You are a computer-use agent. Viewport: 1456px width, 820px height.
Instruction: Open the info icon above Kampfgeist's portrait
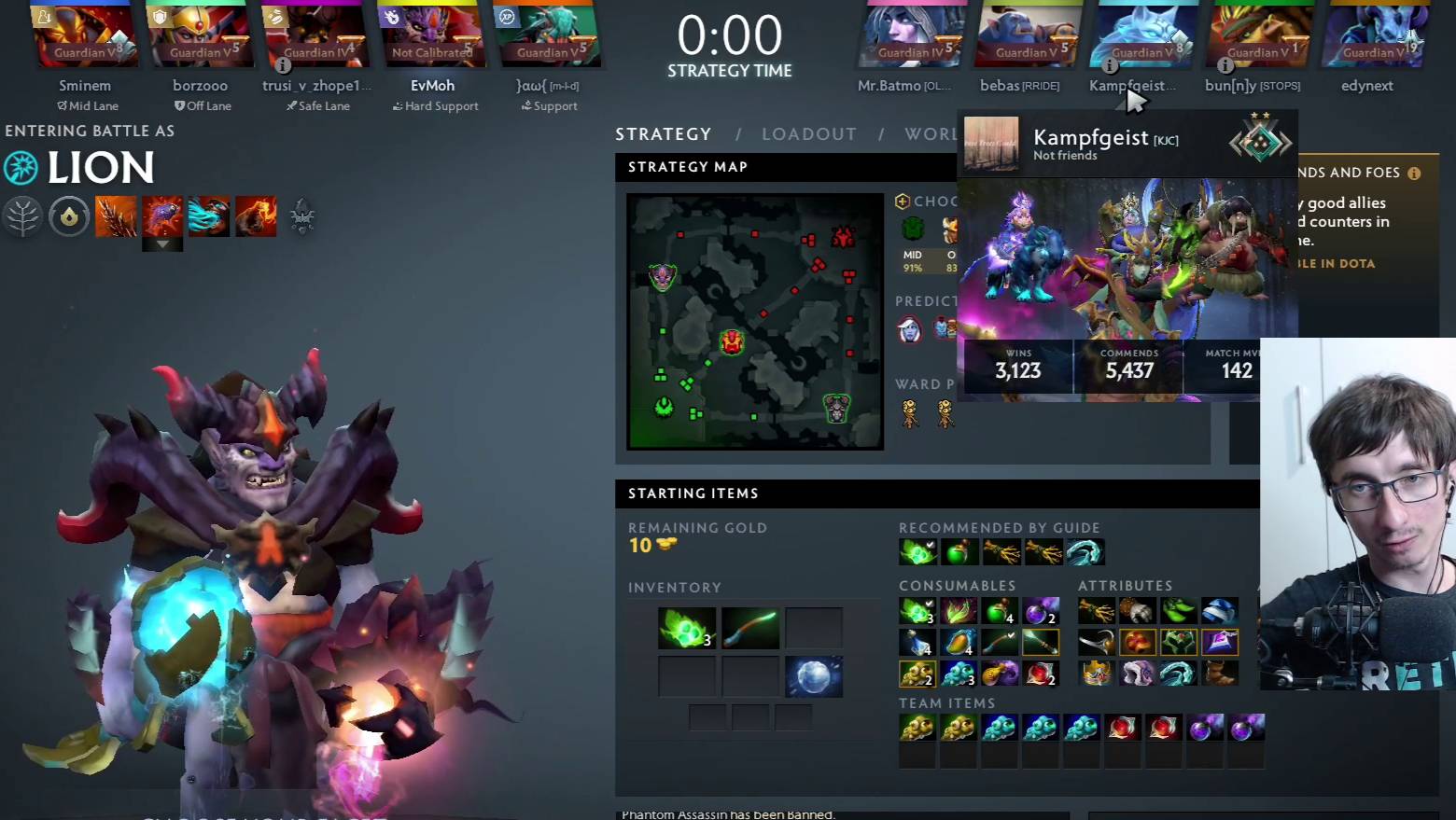1111,65
